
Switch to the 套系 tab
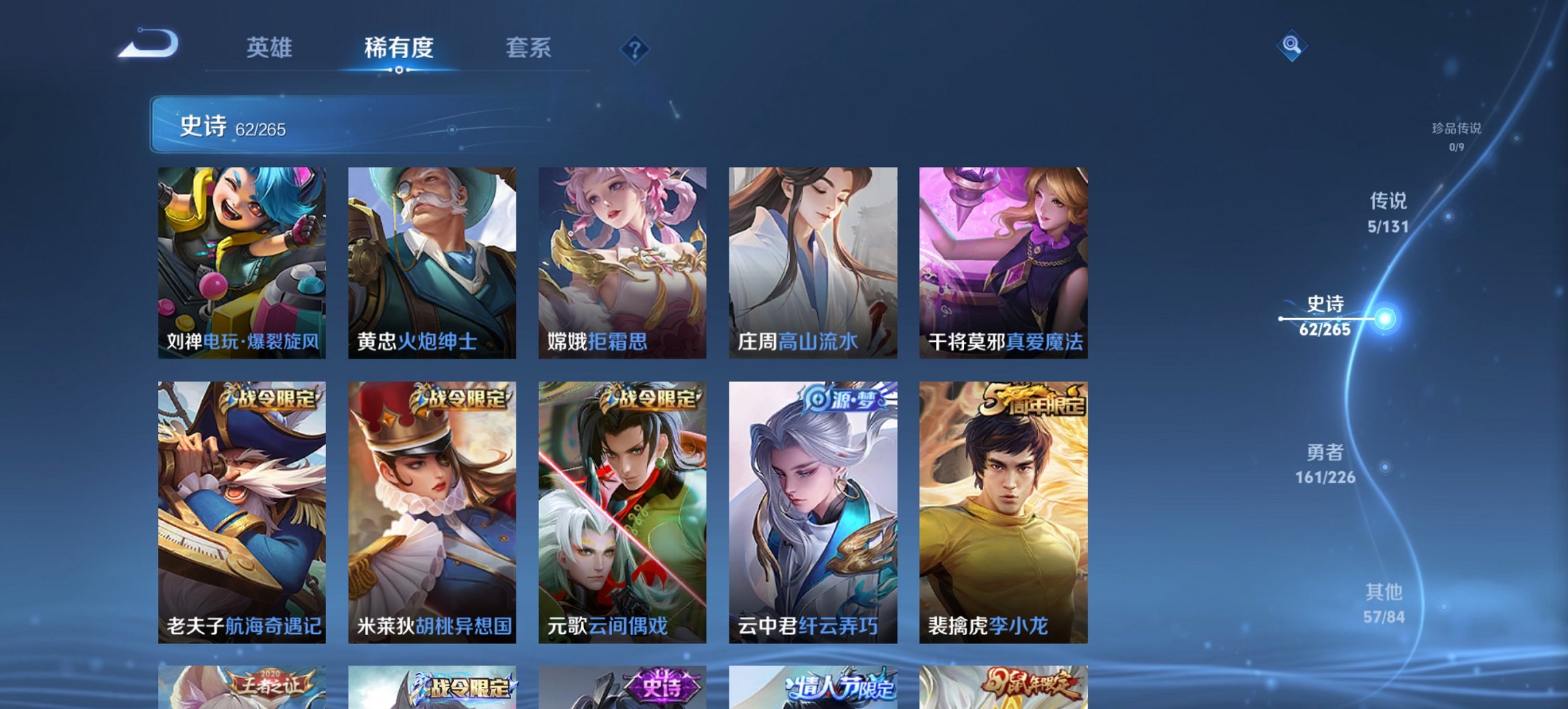point(527,48)
